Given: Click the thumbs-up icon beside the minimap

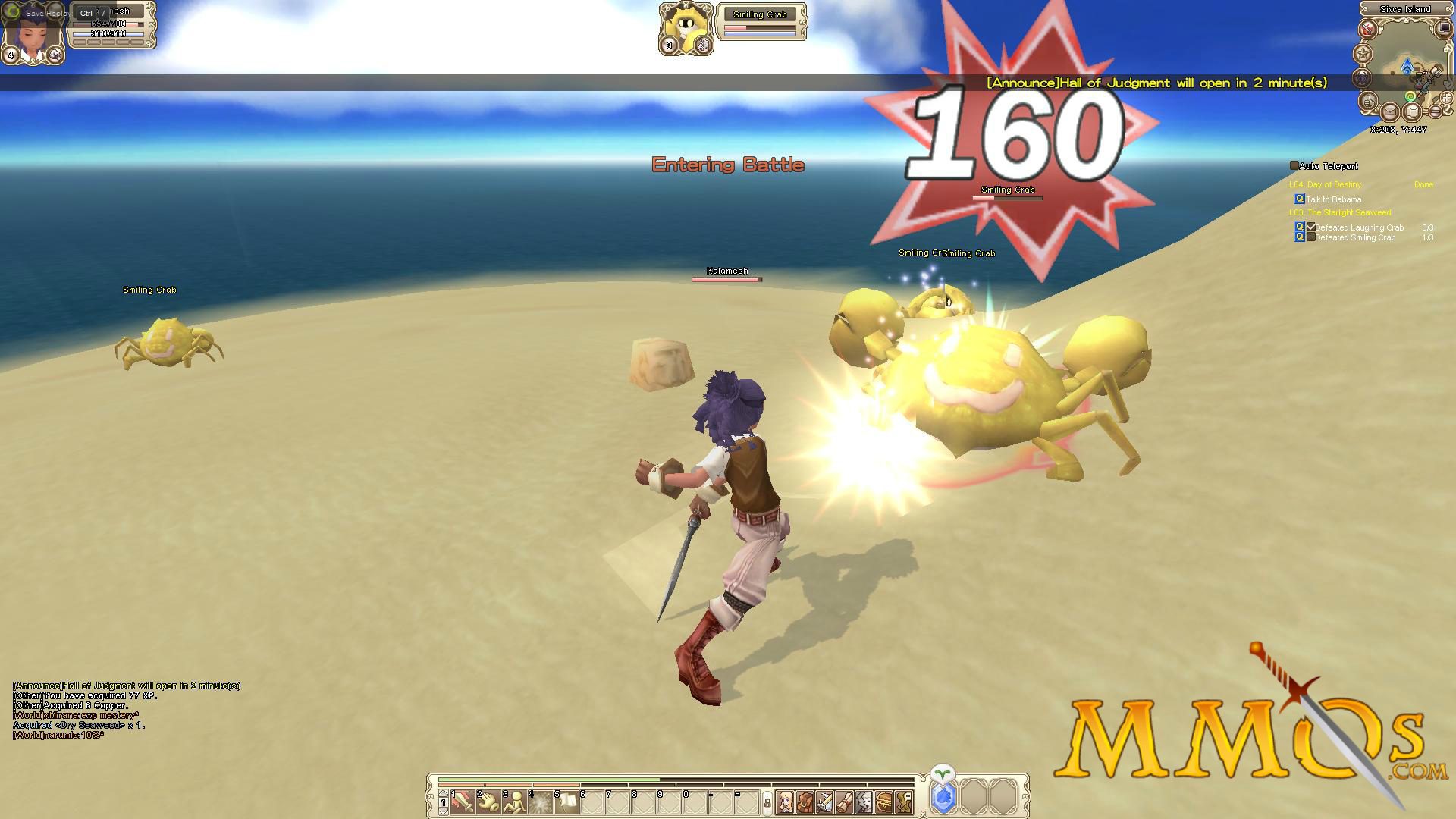Looking at the screenshot, I should [x=1370, y=100].
